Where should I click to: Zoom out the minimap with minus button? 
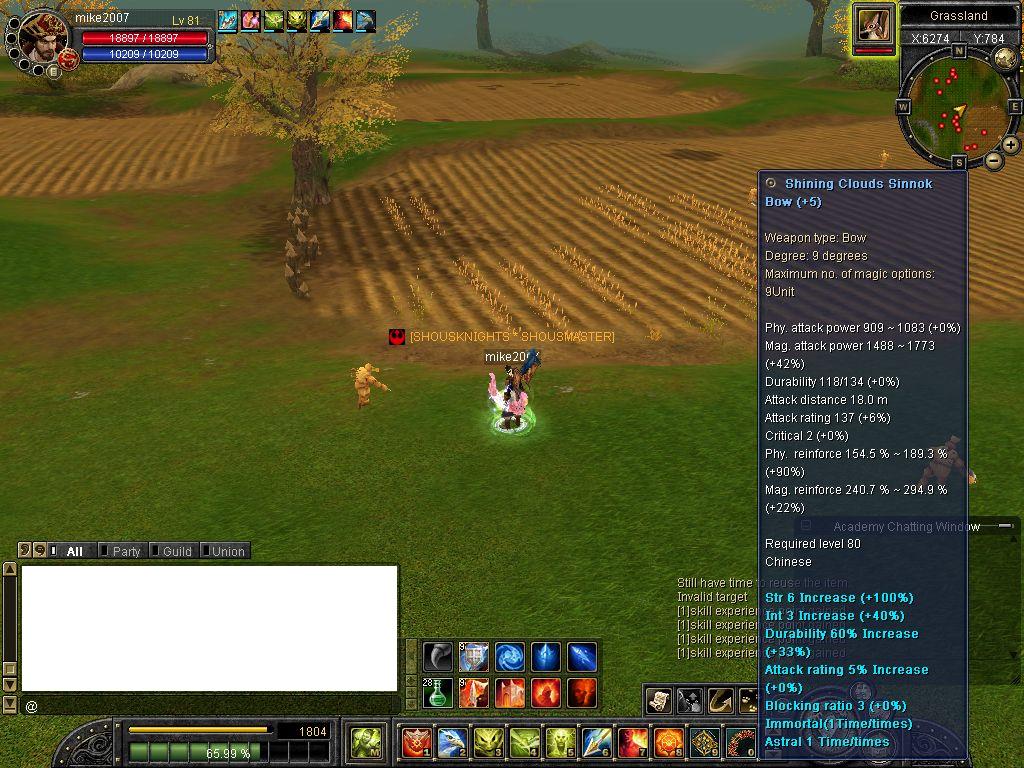[x=994, y=160]
